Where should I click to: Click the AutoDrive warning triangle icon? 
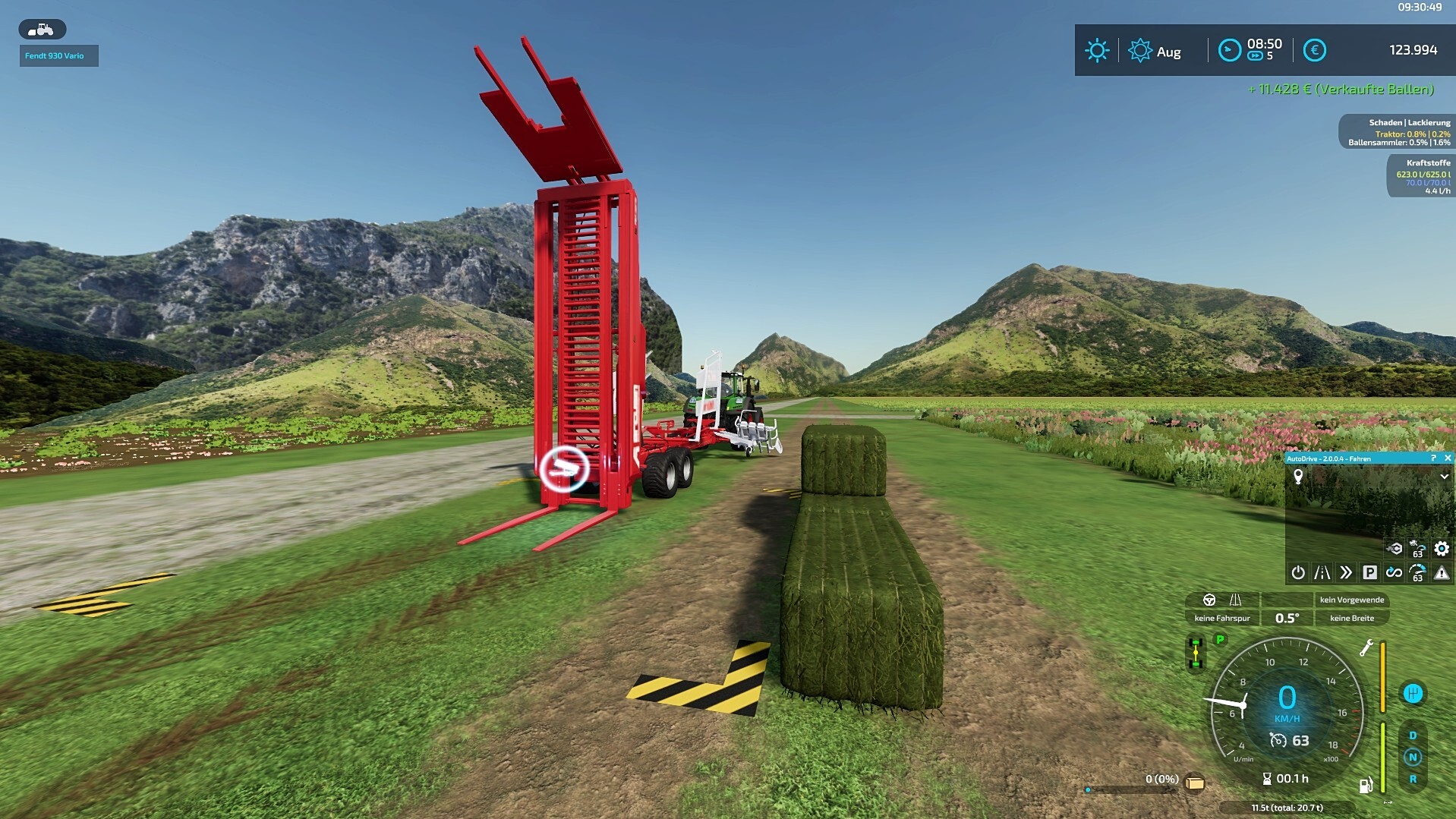1442,572
